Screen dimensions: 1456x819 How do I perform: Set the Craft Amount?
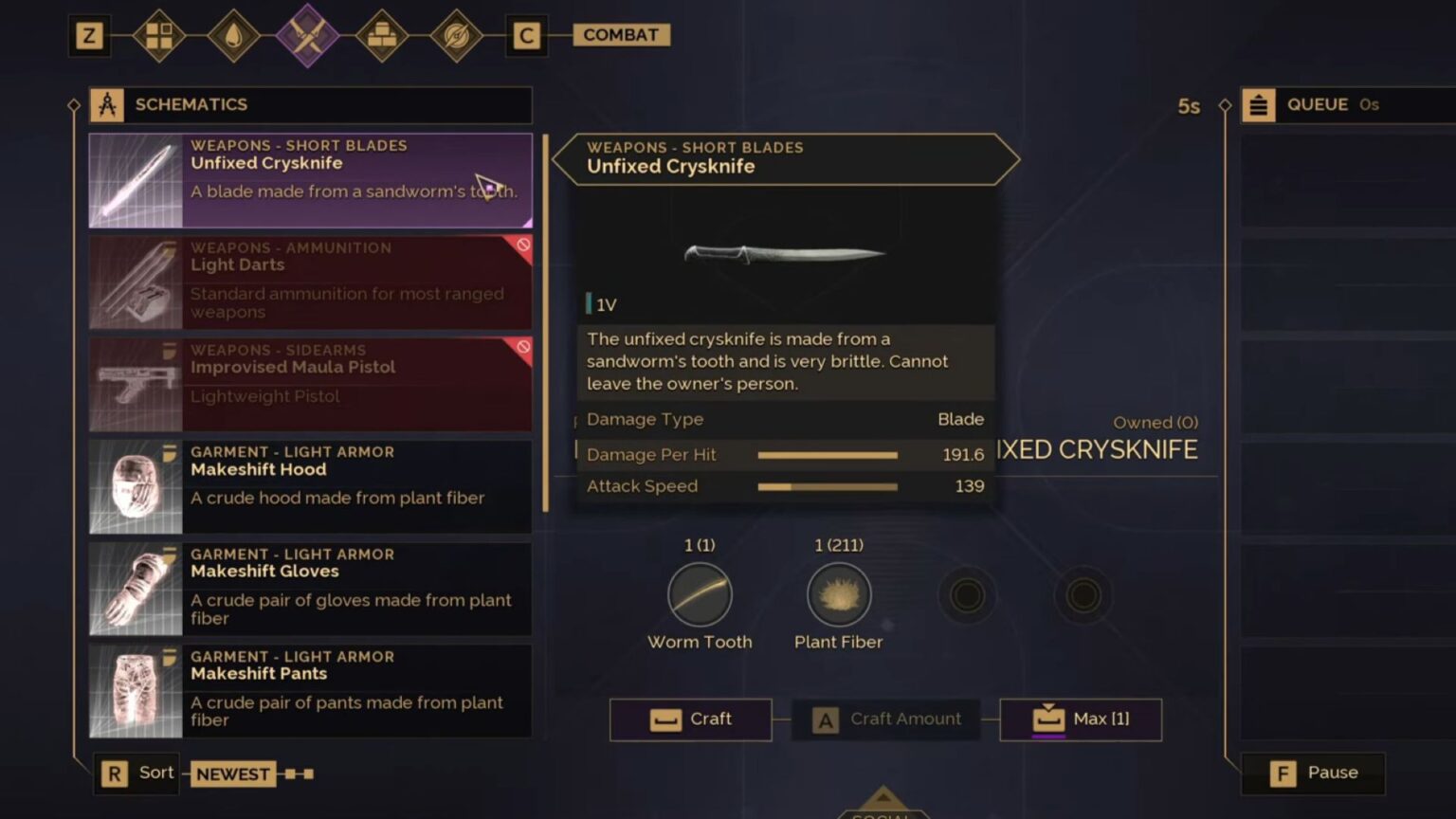click(887, 719)
